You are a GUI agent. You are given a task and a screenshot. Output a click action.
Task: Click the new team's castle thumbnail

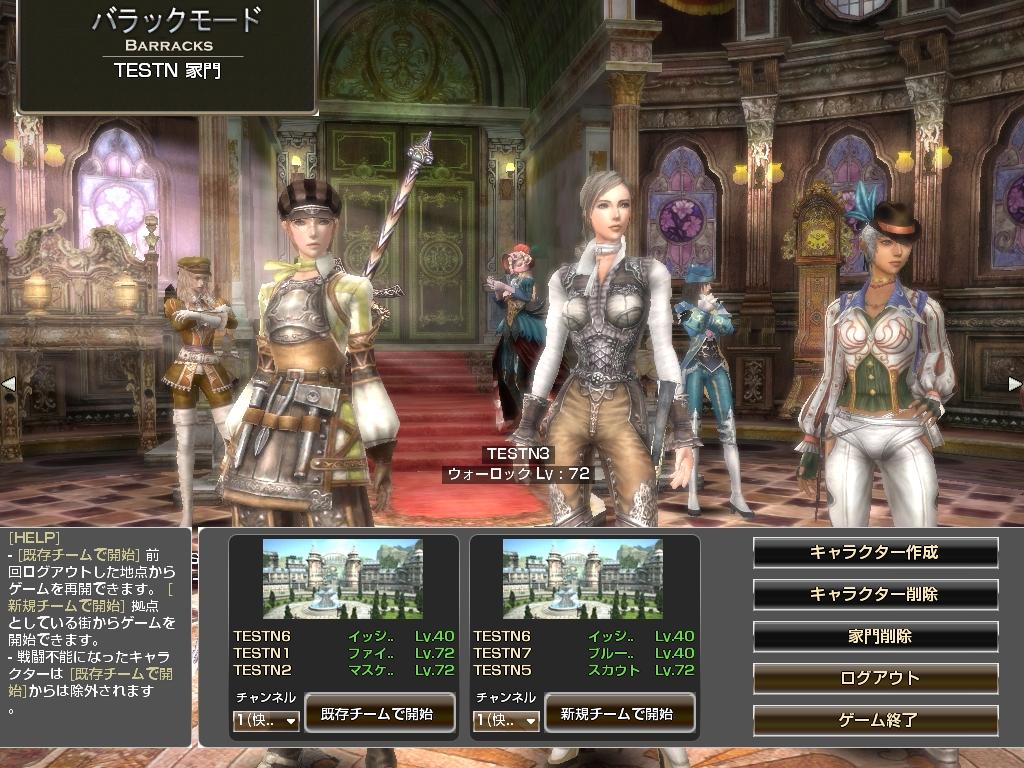(x=582, y=579)
